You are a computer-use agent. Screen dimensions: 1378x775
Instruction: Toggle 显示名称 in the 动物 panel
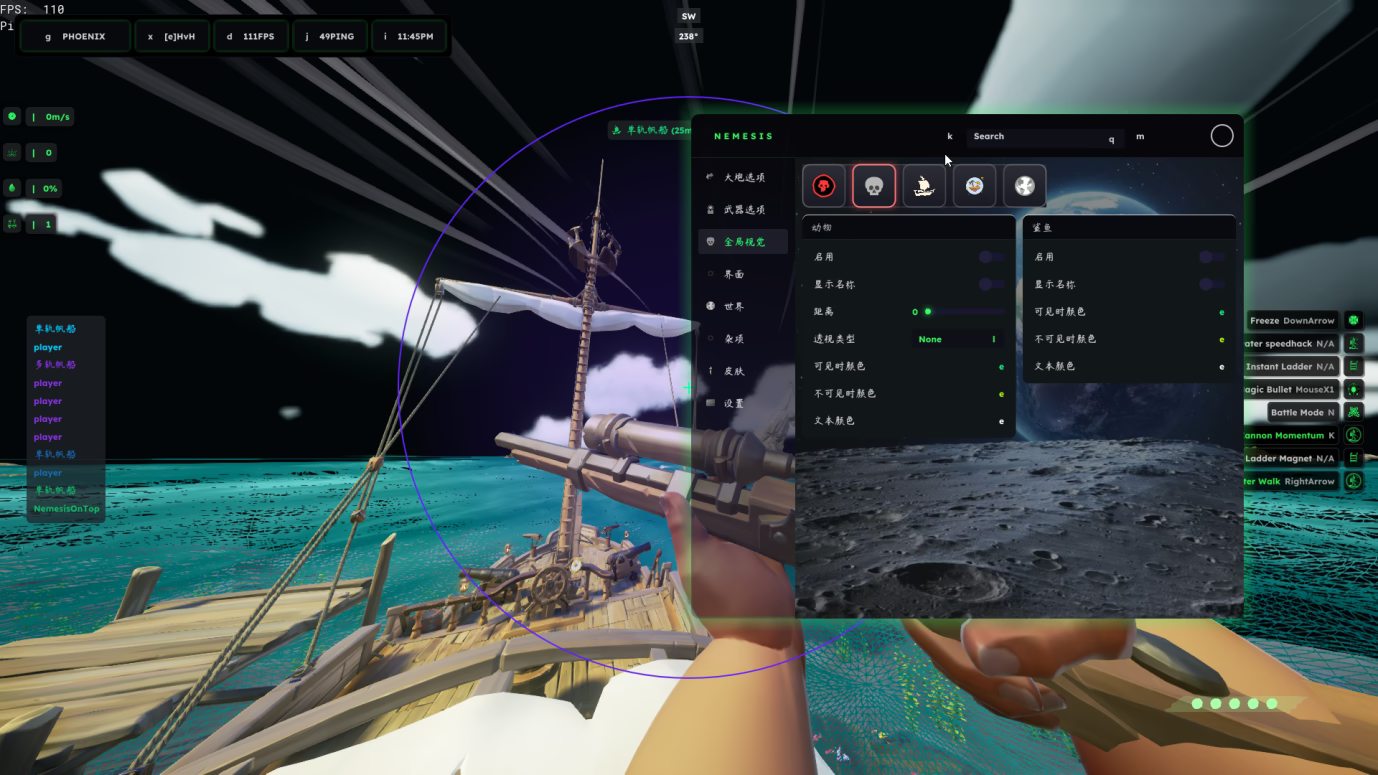(x=991, y=284)
